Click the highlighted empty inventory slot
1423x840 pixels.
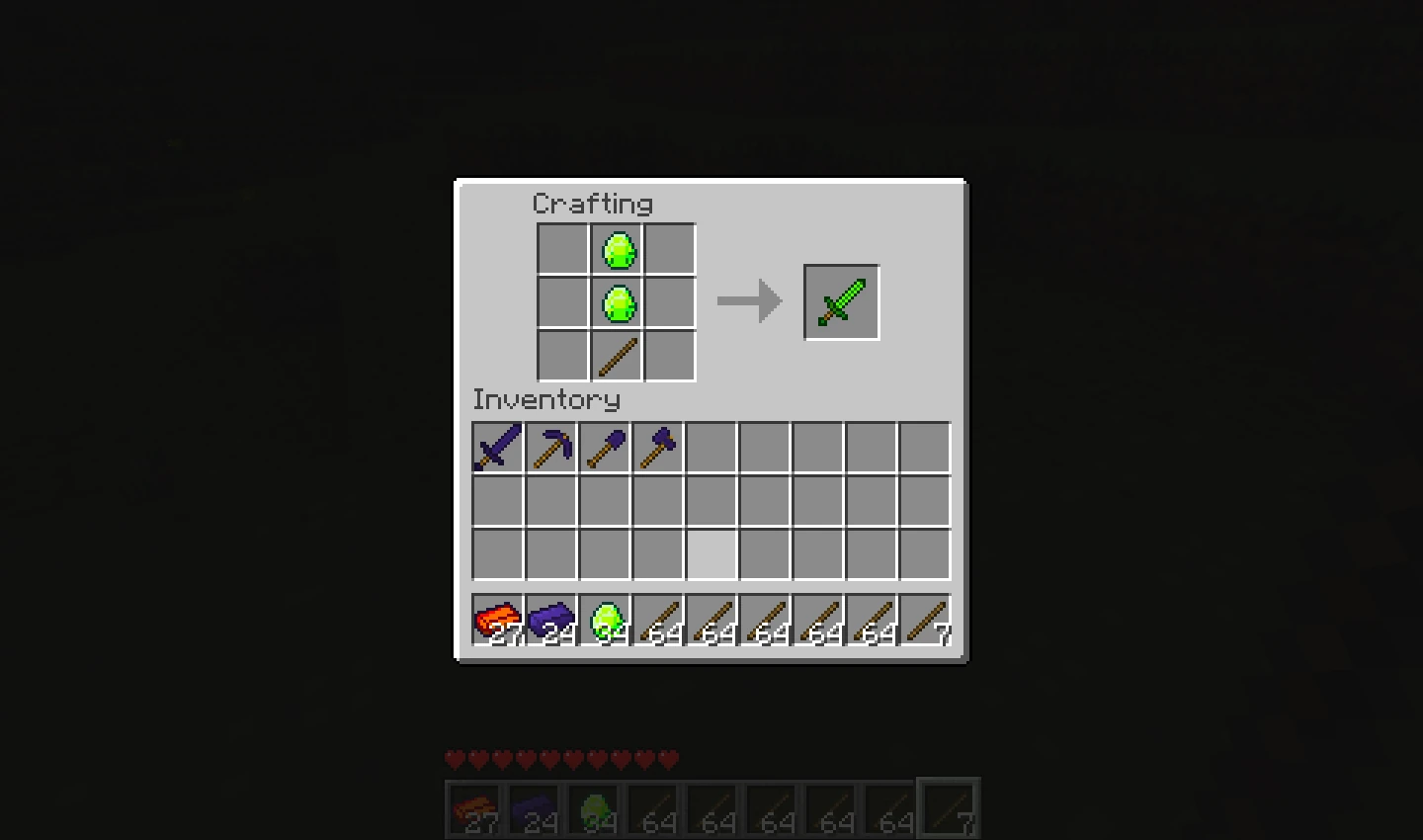point(711,554)
